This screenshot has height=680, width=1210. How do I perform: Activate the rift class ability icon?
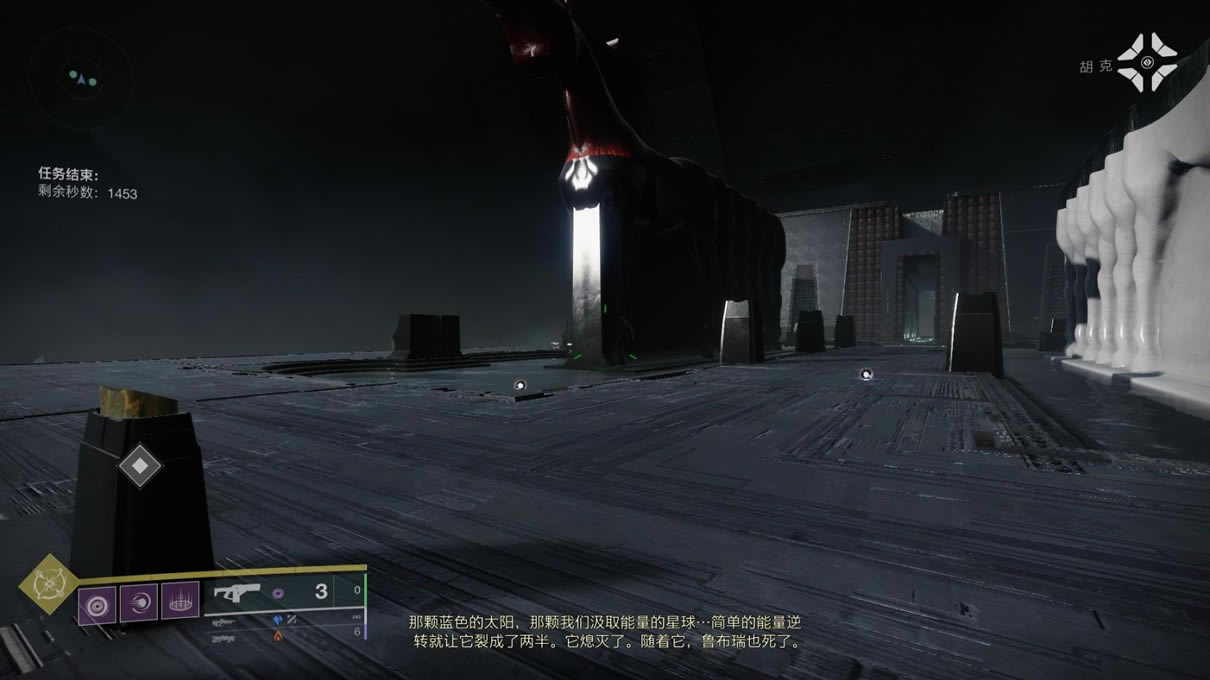click(180, 603)
